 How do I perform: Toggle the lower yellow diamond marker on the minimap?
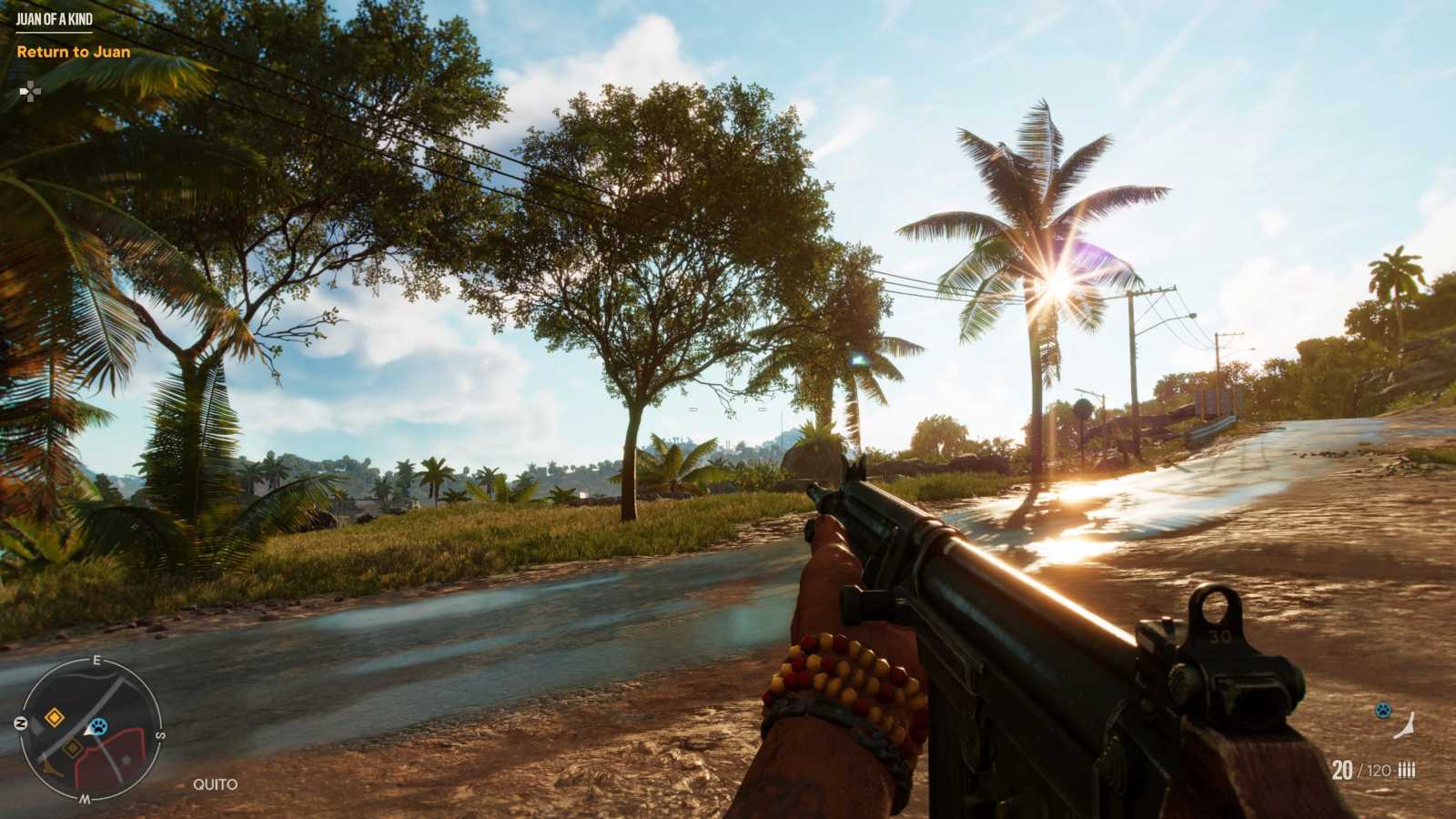72,747
